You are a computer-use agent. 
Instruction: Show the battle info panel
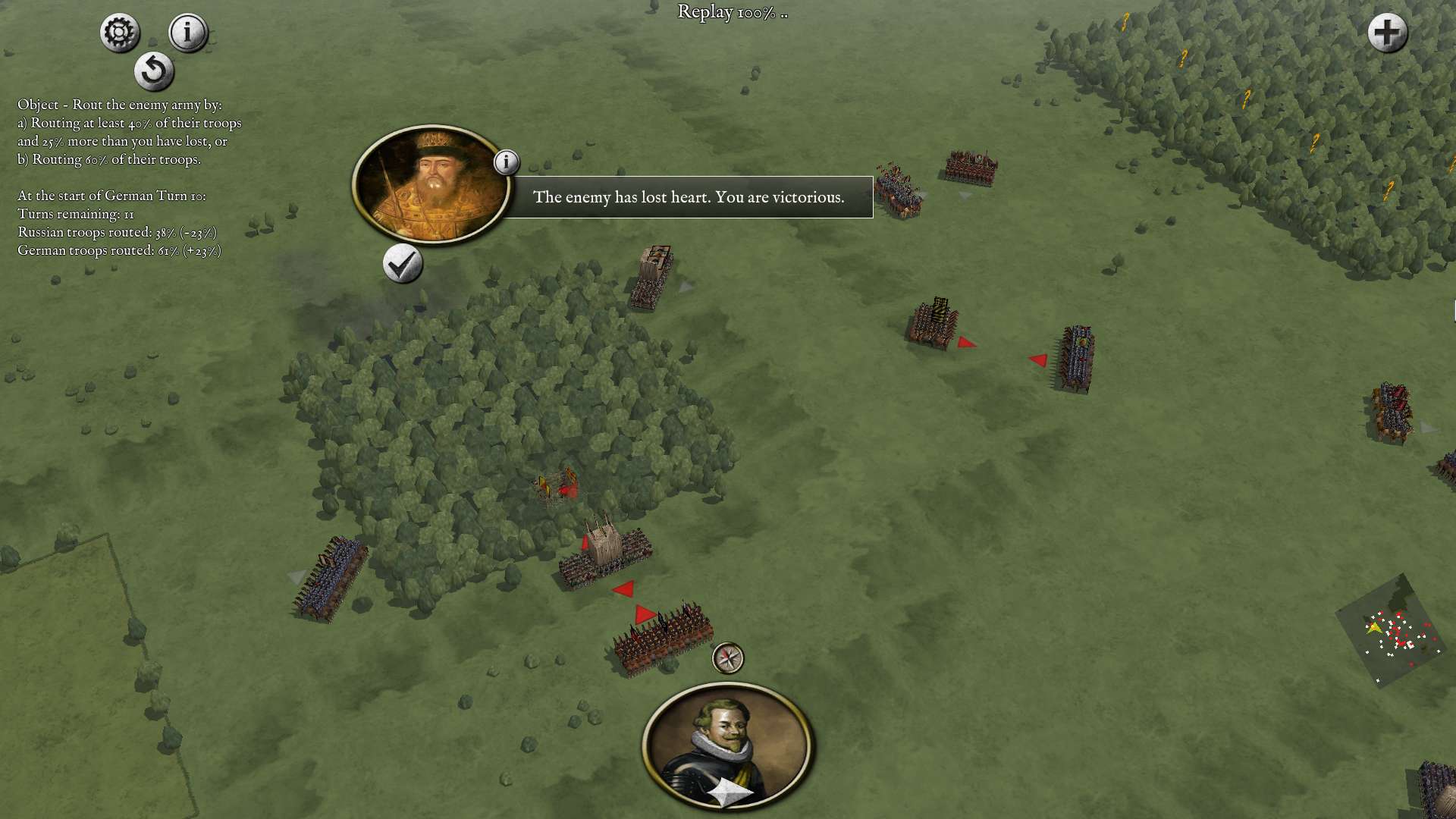187,33
